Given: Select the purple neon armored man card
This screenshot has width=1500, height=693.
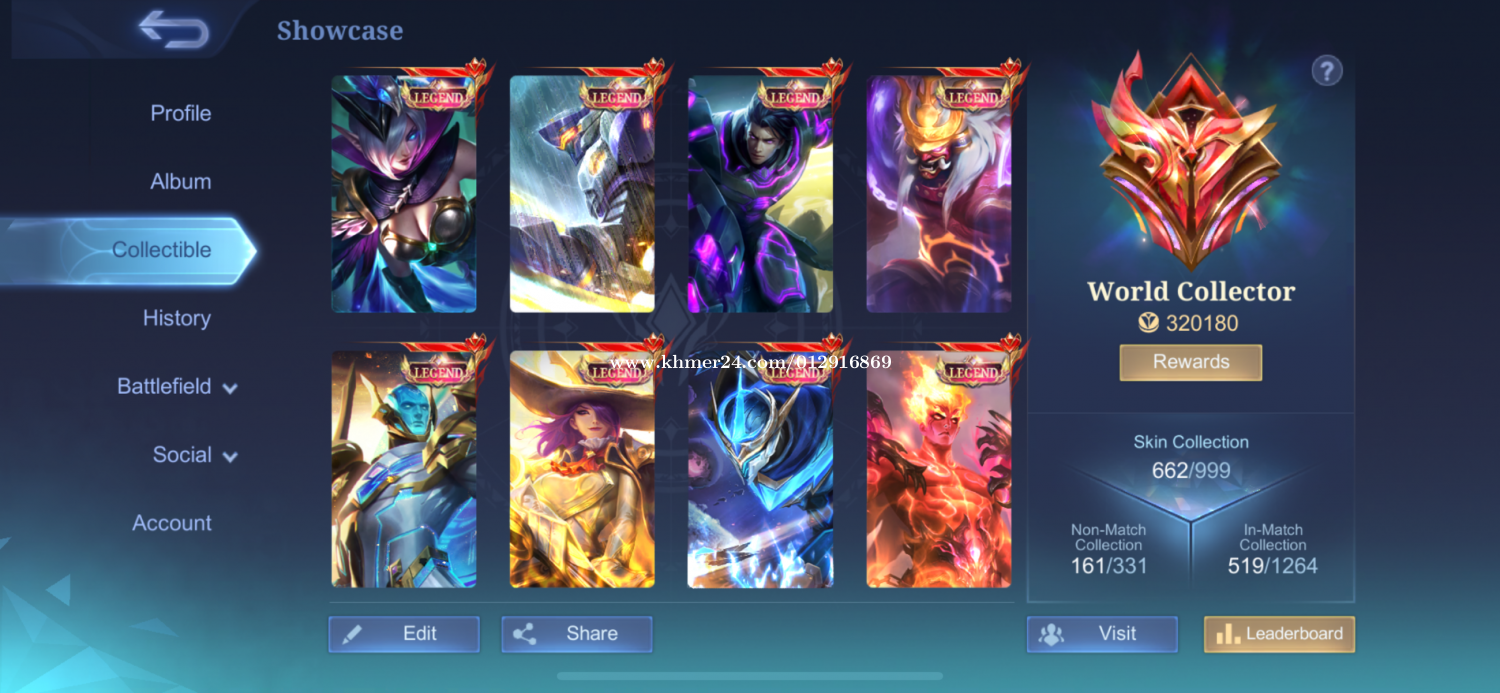Looking at the screenshot, I should (760, 194).
